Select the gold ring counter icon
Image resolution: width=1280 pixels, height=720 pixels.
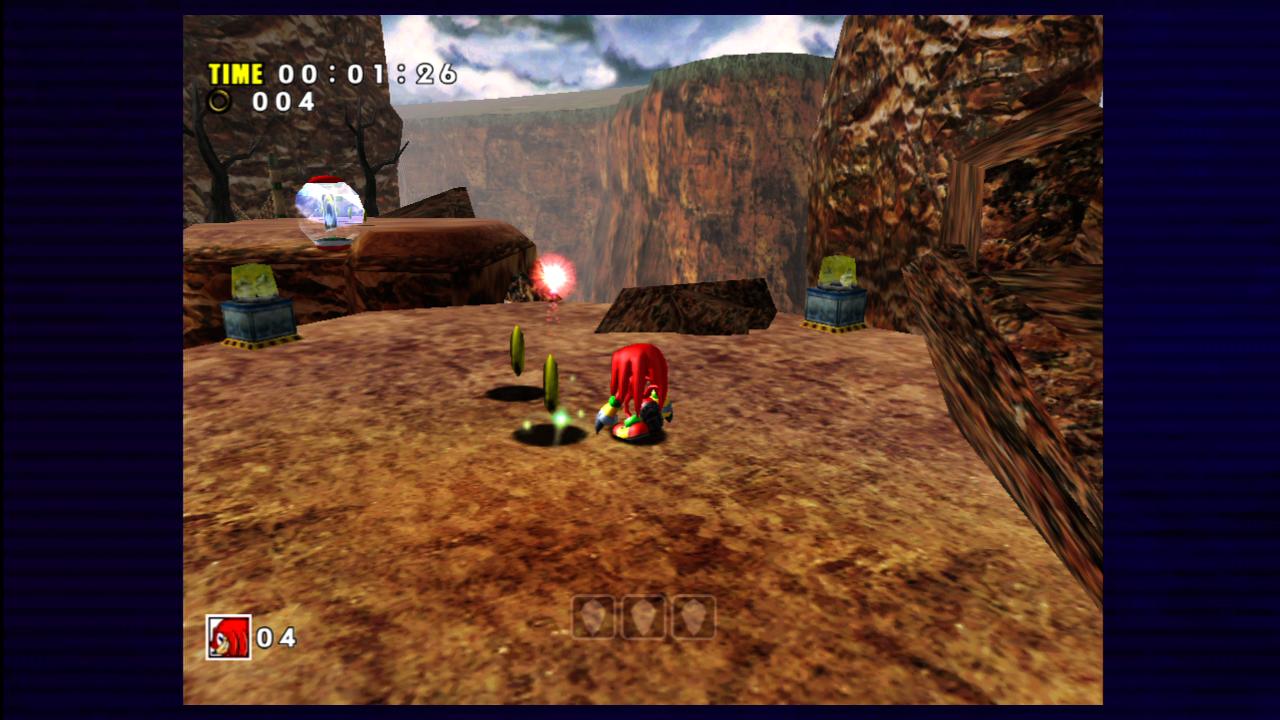click(x=219, y=101)
